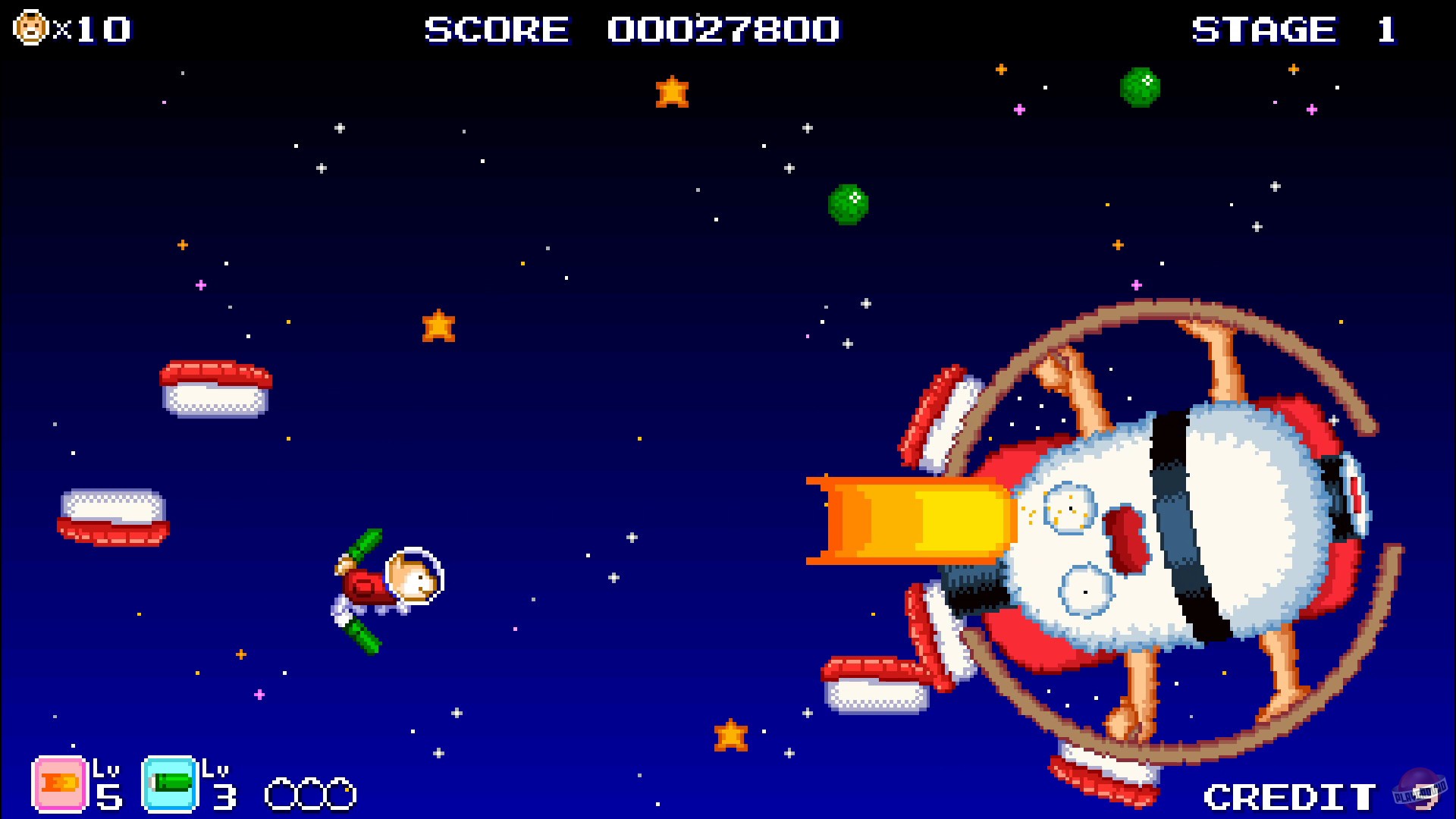Screen dimensions: 1456x819
Task: Click the 00027800 score readout
Action: (724, 30)
